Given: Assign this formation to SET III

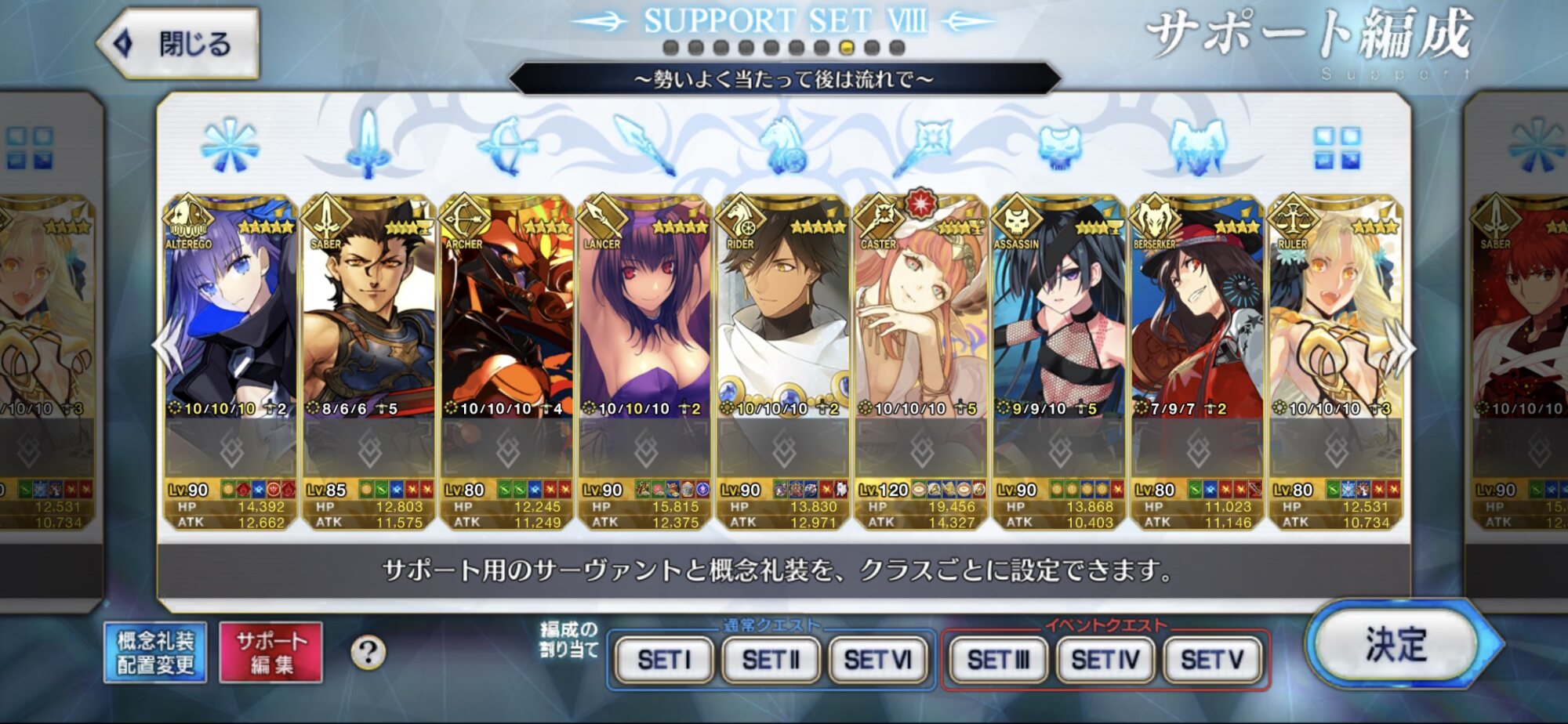Looking at the screenshot, I should [x=997, y=660].
